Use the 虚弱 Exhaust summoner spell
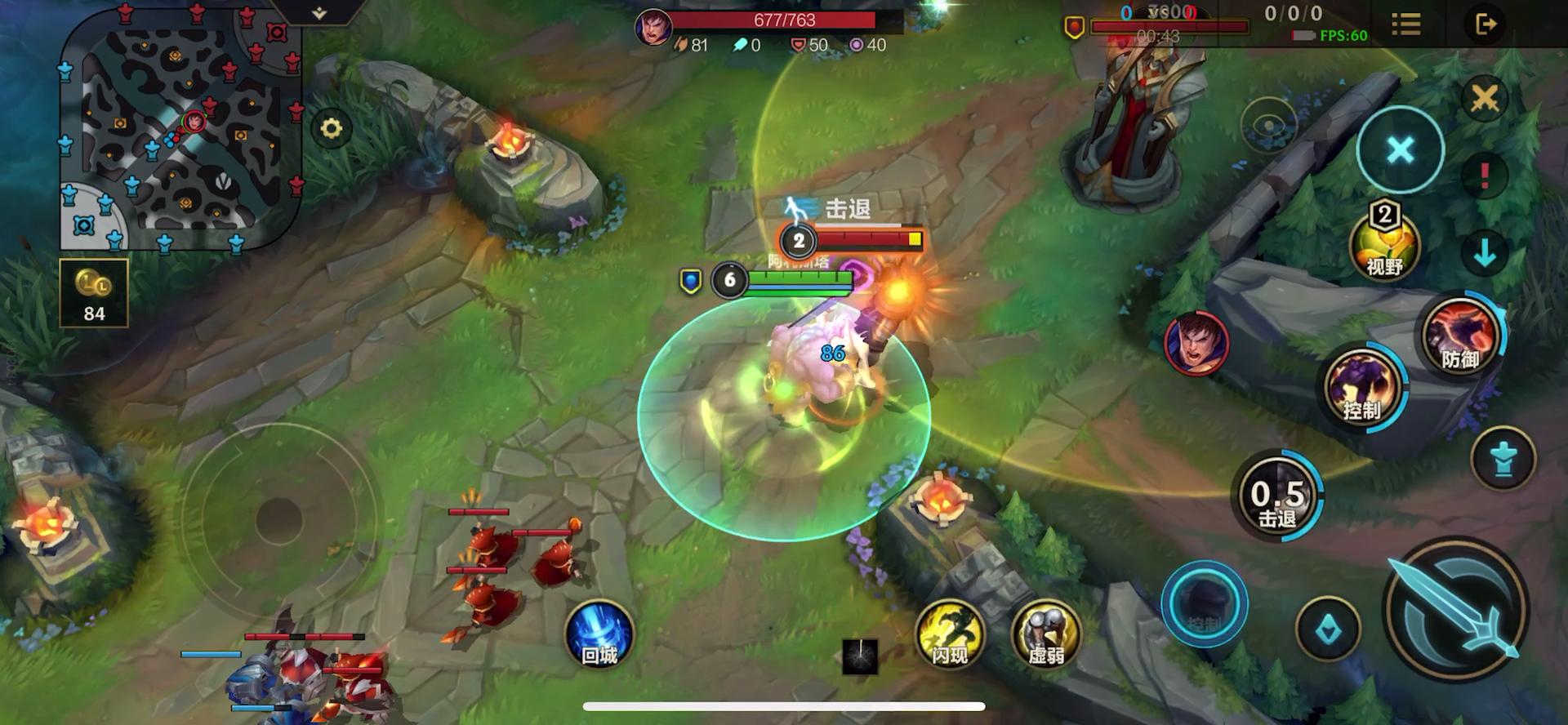The image size is (1568, 725). click(1045, 635)
